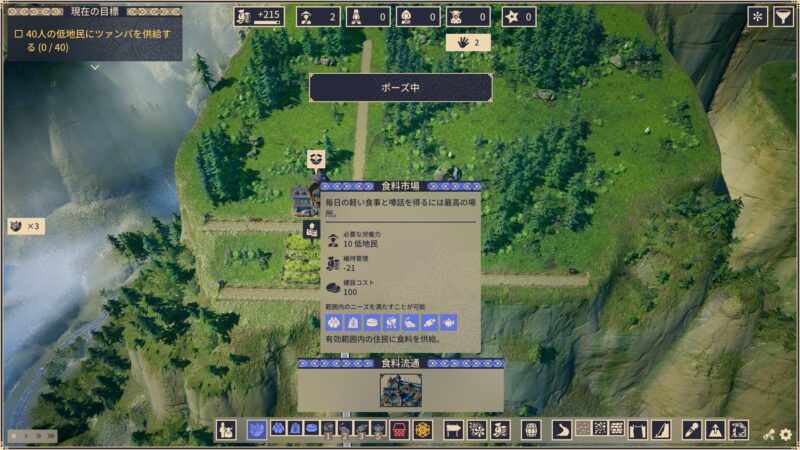This screenshot has width=800, height=450.
Task: Open the villager category at toolbar start
Action: pyautogui.click(x=226, y=430)
